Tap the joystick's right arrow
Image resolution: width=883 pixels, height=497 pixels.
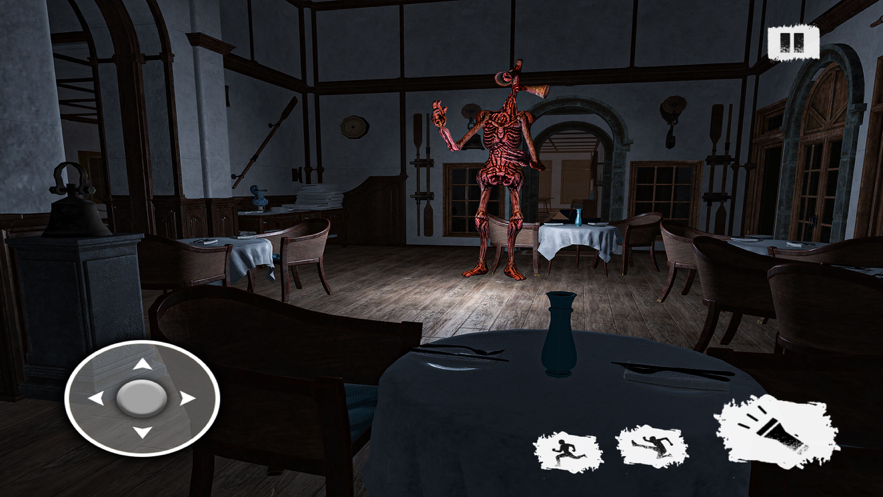point(187,398)
